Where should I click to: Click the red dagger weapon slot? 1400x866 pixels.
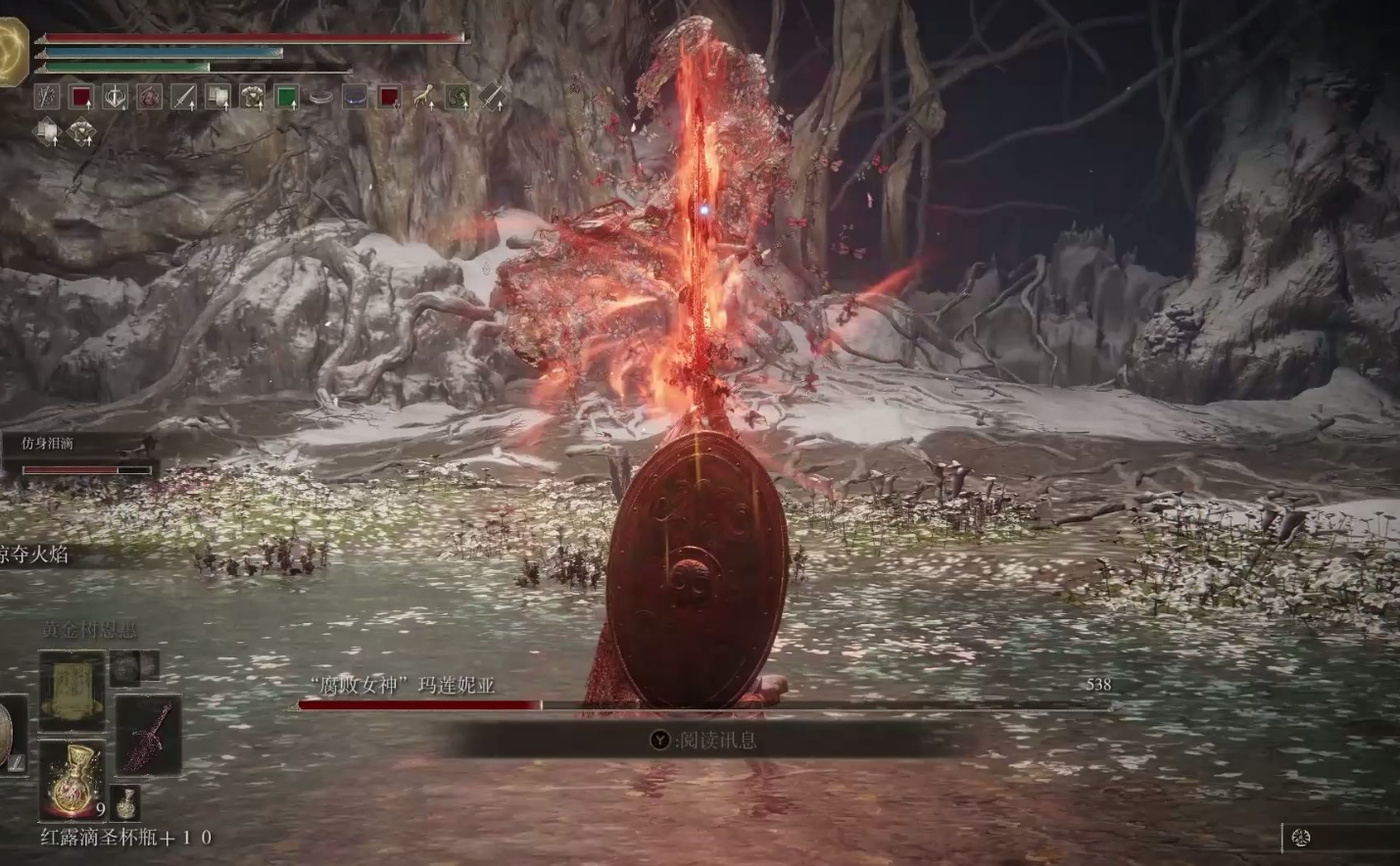point(148,736)
